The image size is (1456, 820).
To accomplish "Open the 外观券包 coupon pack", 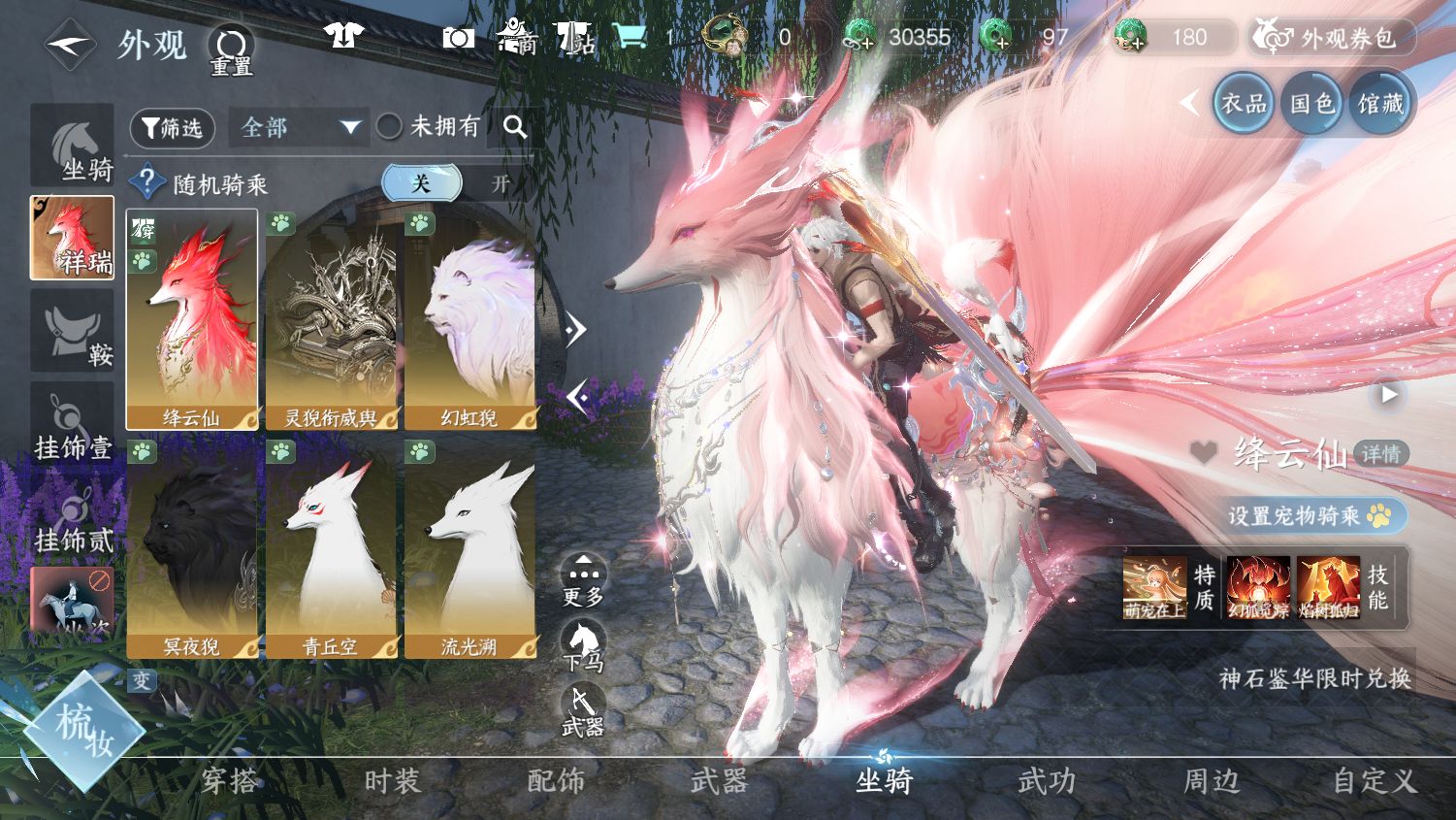I will [x=1331, y=38].
